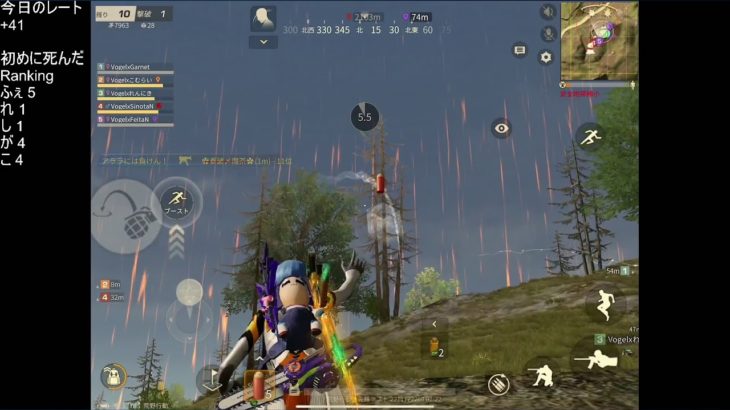The width and height of the screenshot is (730, 410).
Task: Toggle the microphone icon
Action: point(547,34)
